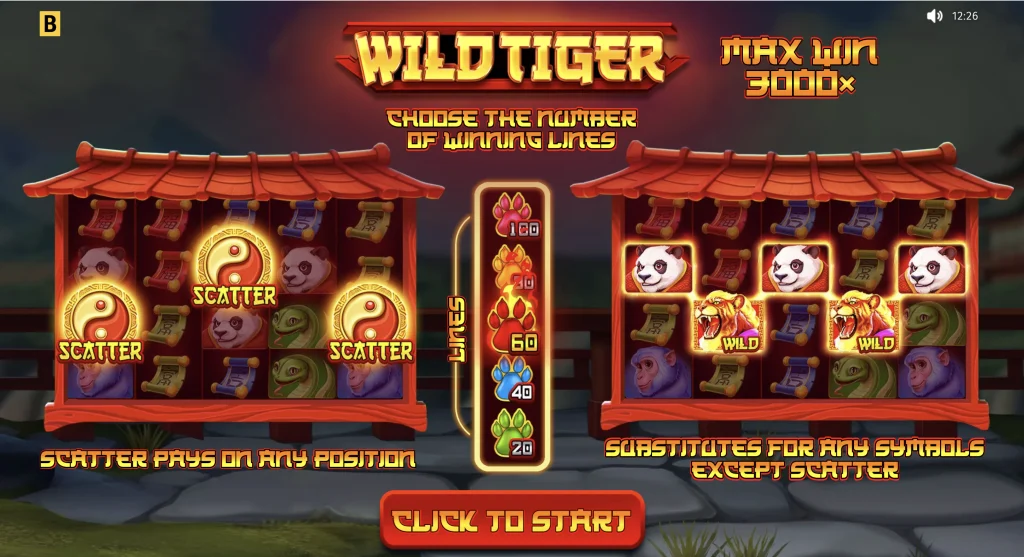The height and width of the screenshot is (557, 1024).
Task: Open the yellow B logo
Action: tap(48, 24)
